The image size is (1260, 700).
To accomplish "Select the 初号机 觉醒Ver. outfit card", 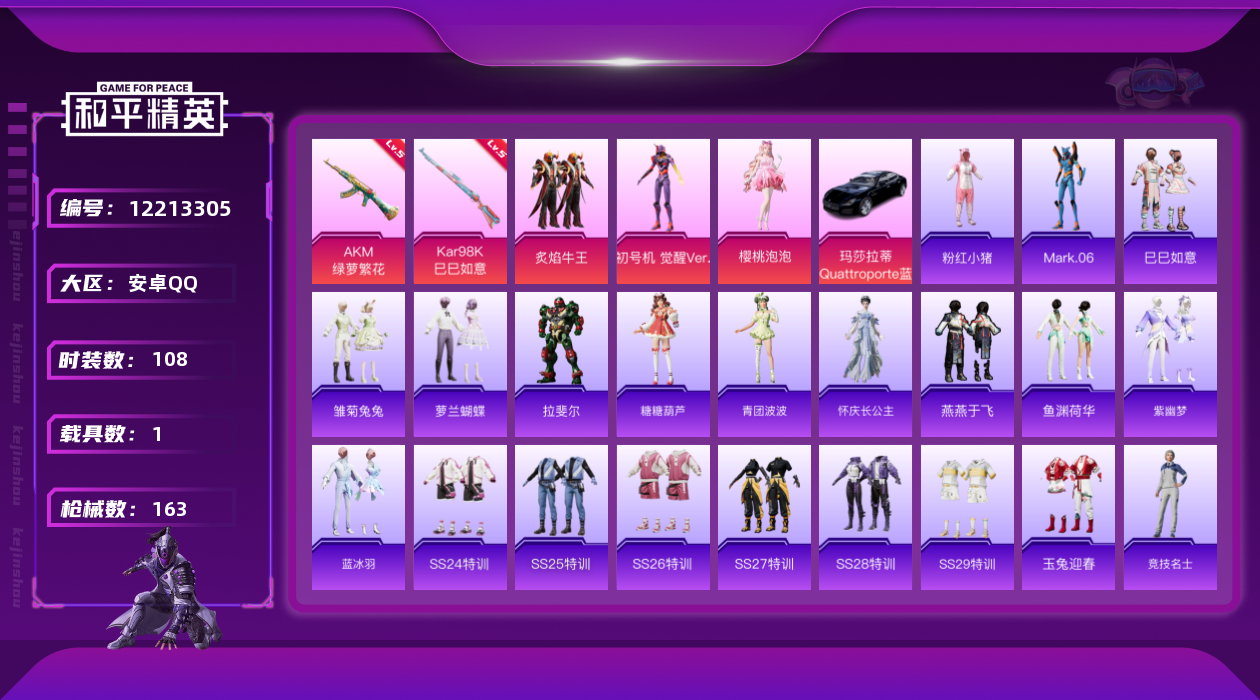I will click(x=663, y=211).
